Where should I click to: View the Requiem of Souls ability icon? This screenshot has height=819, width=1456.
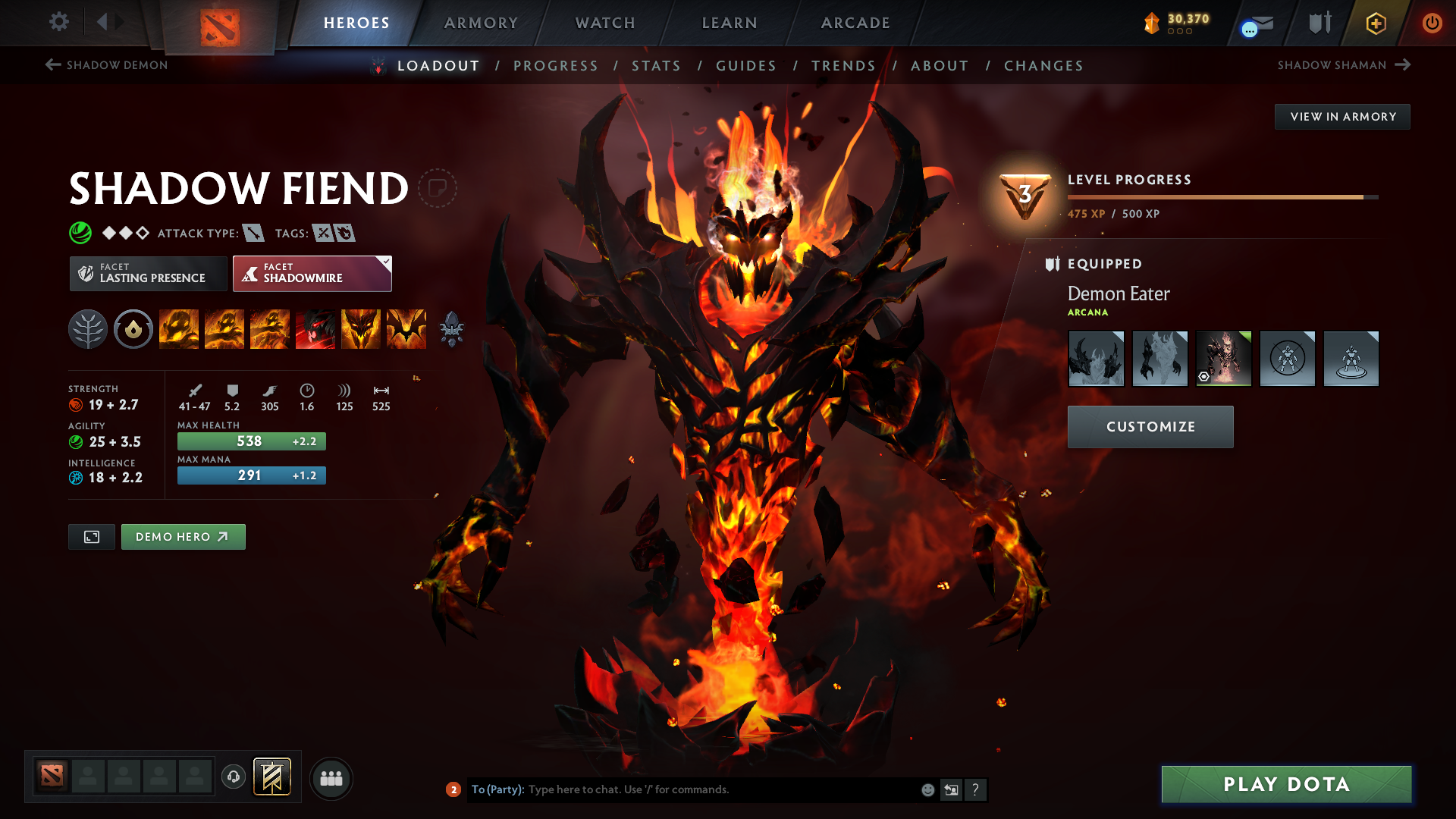[x=406, y=329]
